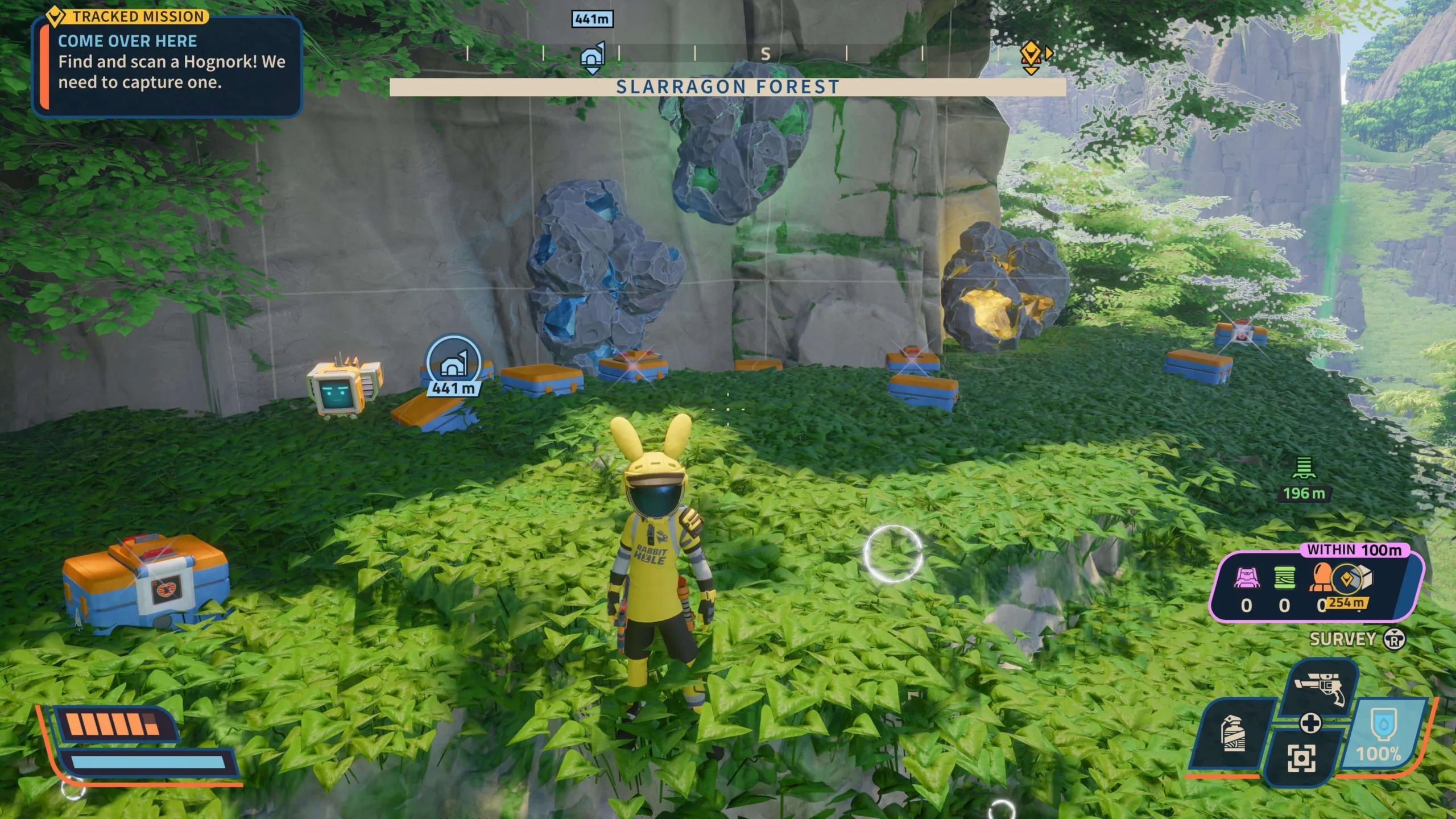Click the pink chest icon in the survey panel
Image resolution: width=1456 pixels, height=819 pixels.
click(1247, 578)
